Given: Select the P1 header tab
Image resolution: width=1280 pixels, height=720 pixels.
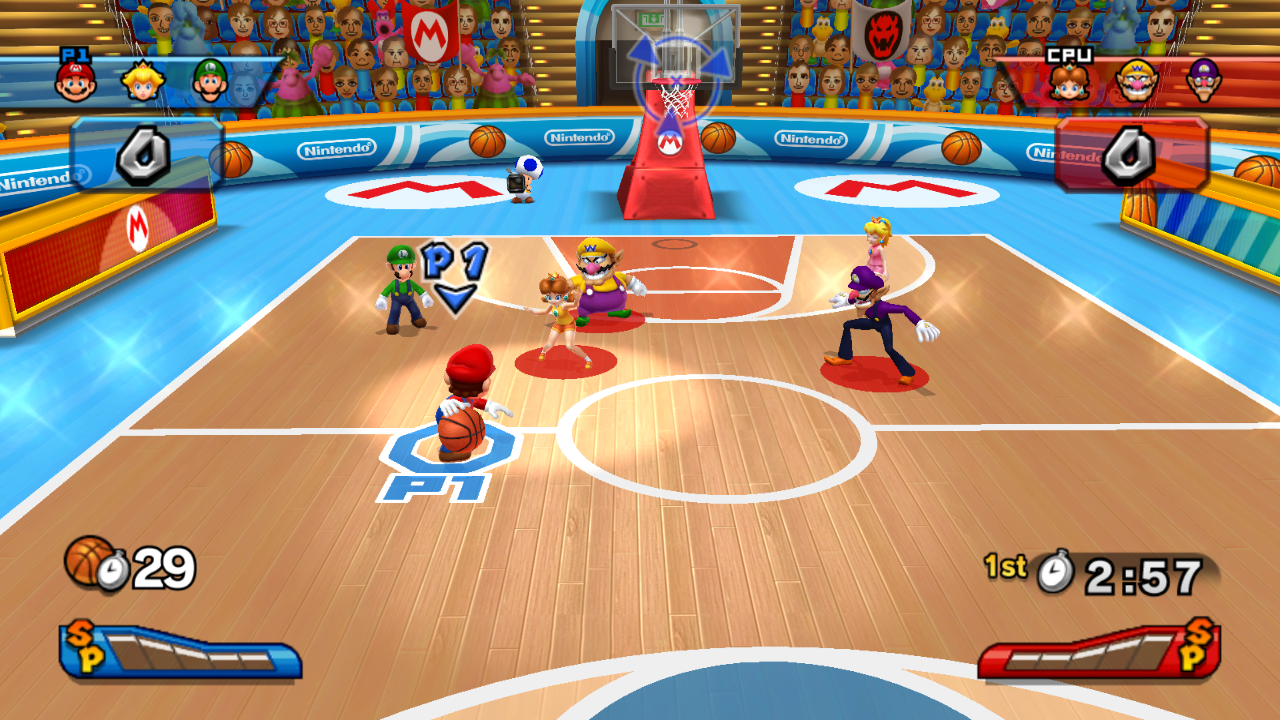Looking at the screenshot, I should click(x=78, y=57).
